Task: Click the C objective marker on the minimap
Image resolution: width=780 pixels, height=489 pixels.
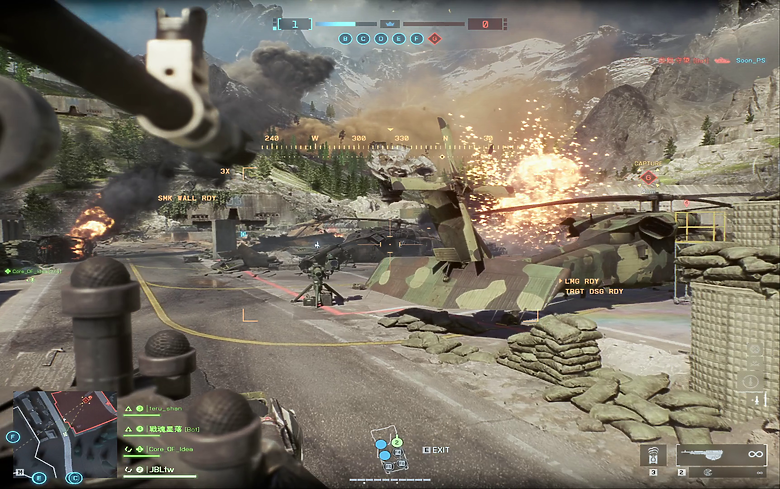Action: 73,478
